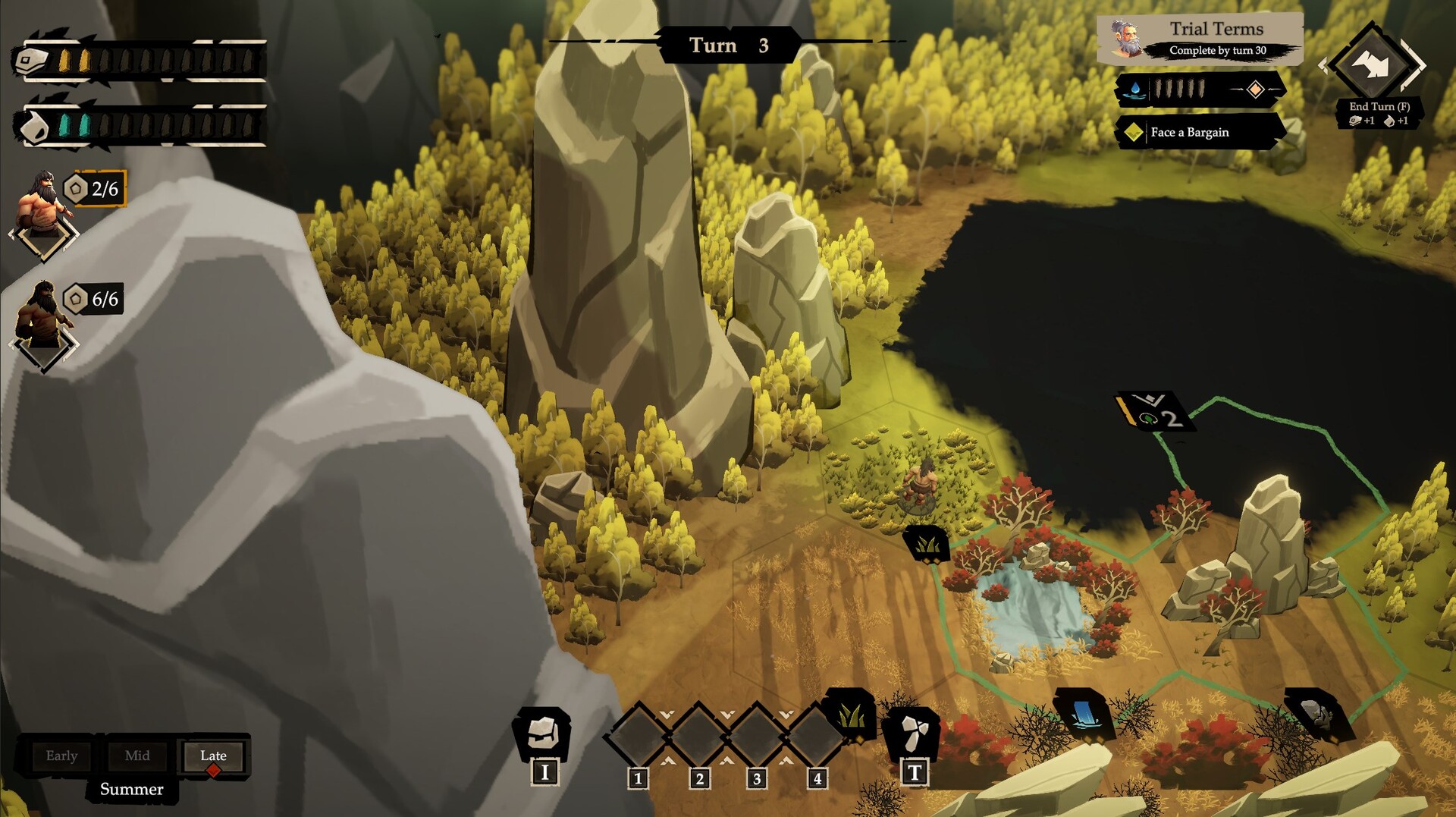The width and height of the screenshot is (1456, 817).
Task: Open the Trial Terms panel
Action: (1199, 39)
